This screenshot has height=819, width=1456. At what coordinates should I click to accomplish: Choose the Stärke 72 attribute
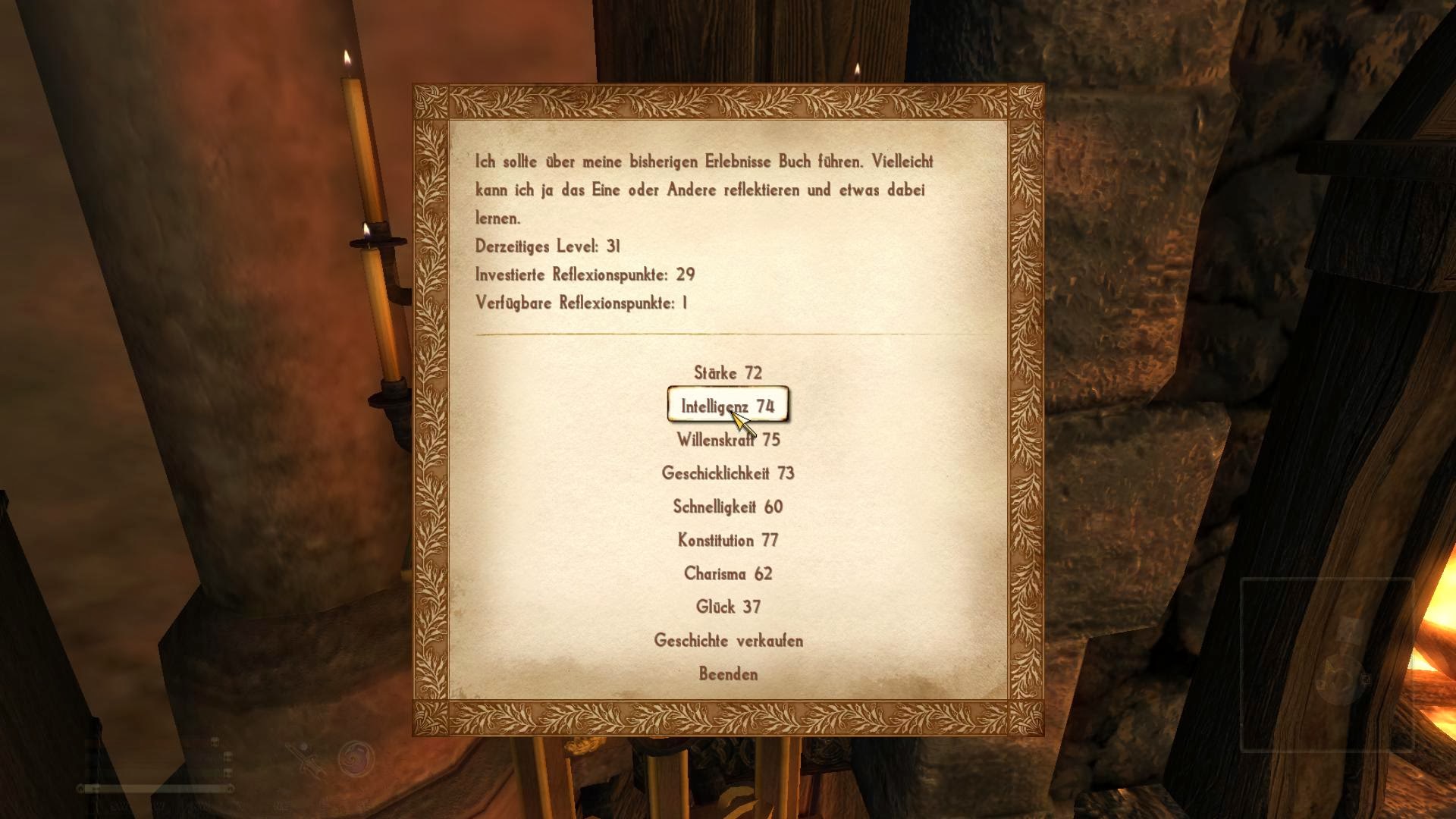tap(728, 373)
